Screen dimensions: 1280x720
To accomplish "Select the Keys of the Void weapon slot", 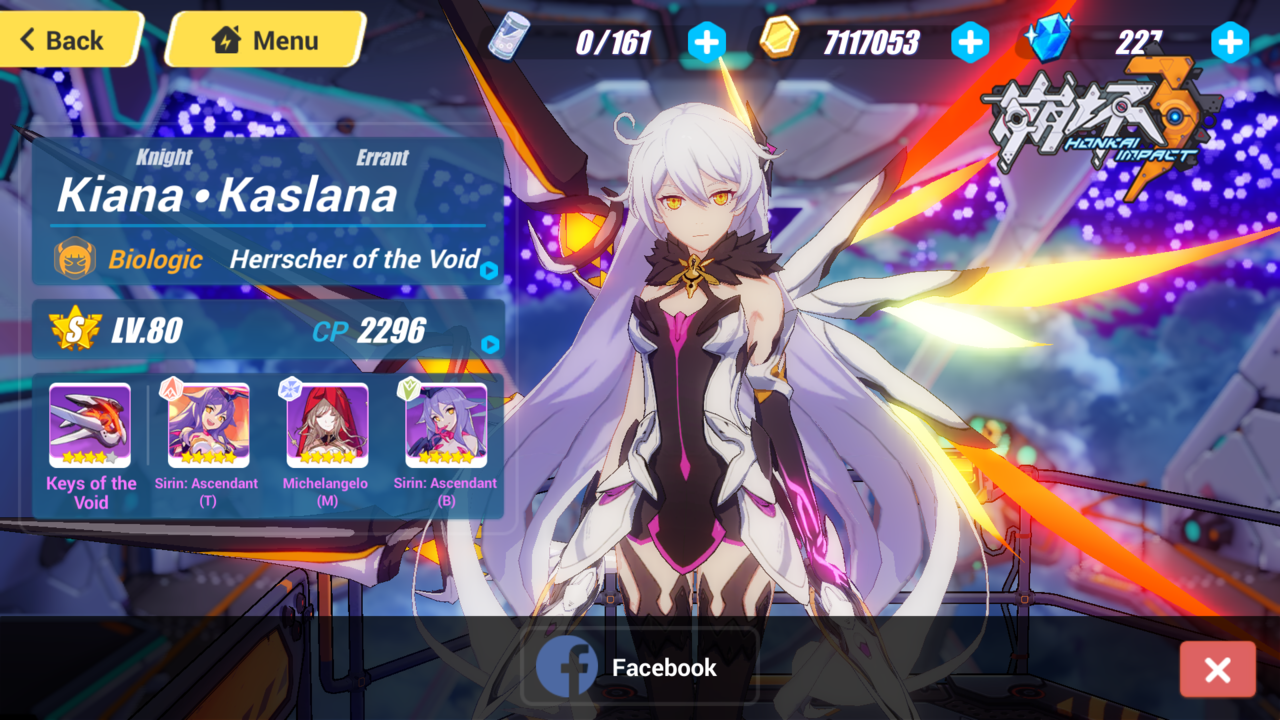I will pos(90,426).
